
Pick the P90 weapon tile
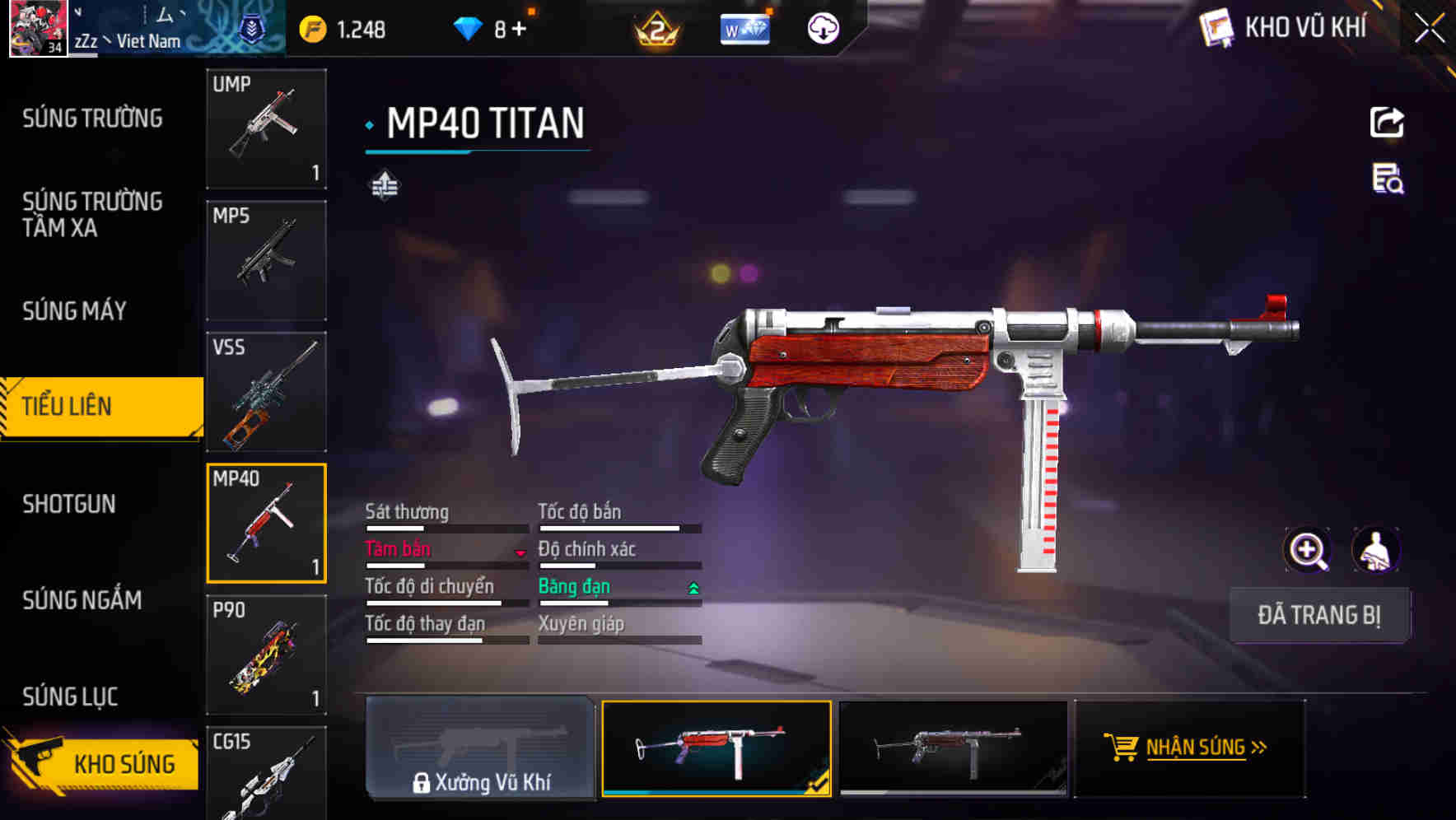click(266, 655)
